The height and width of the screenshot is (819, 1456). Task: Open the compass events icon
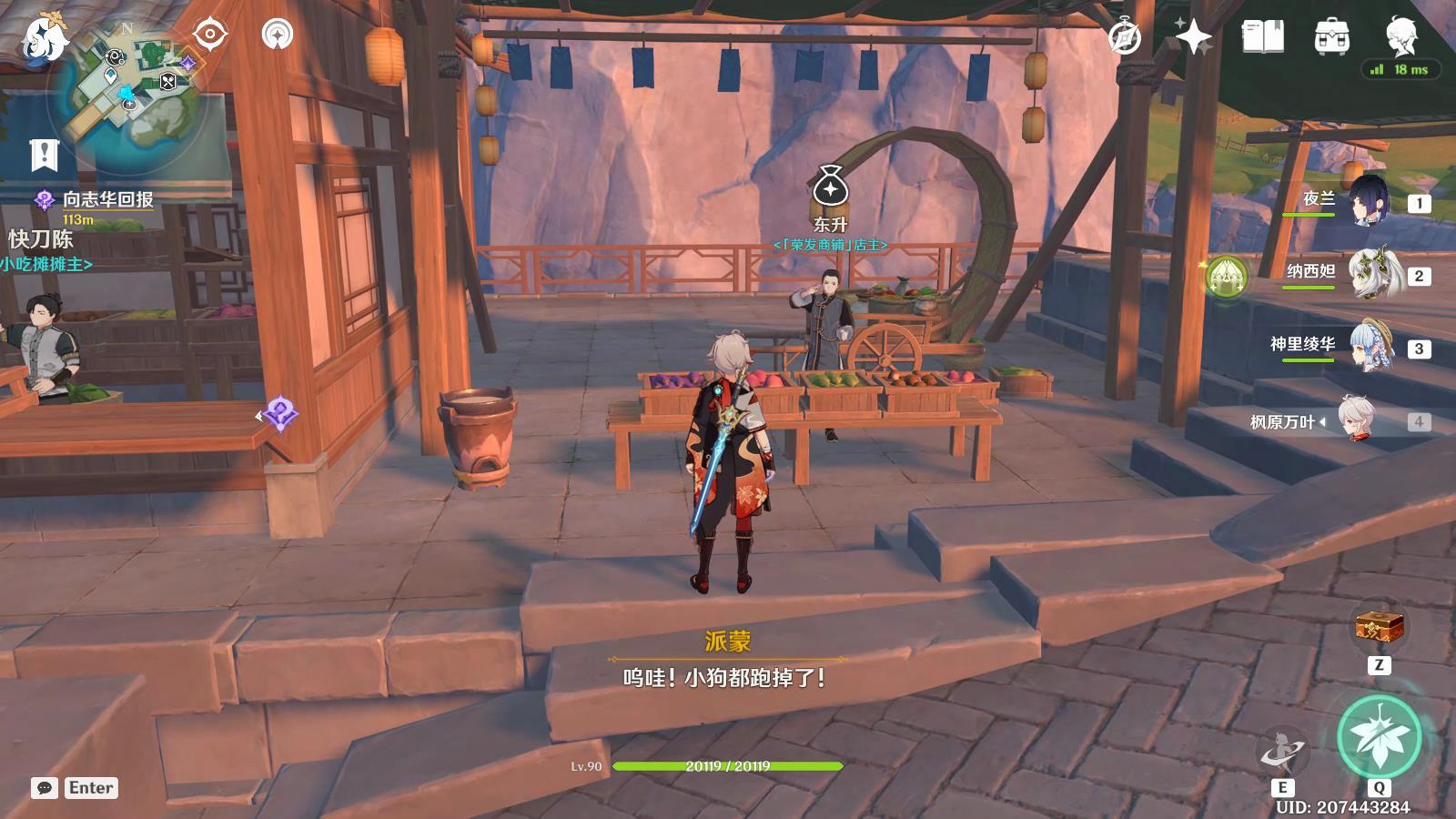1125,37
